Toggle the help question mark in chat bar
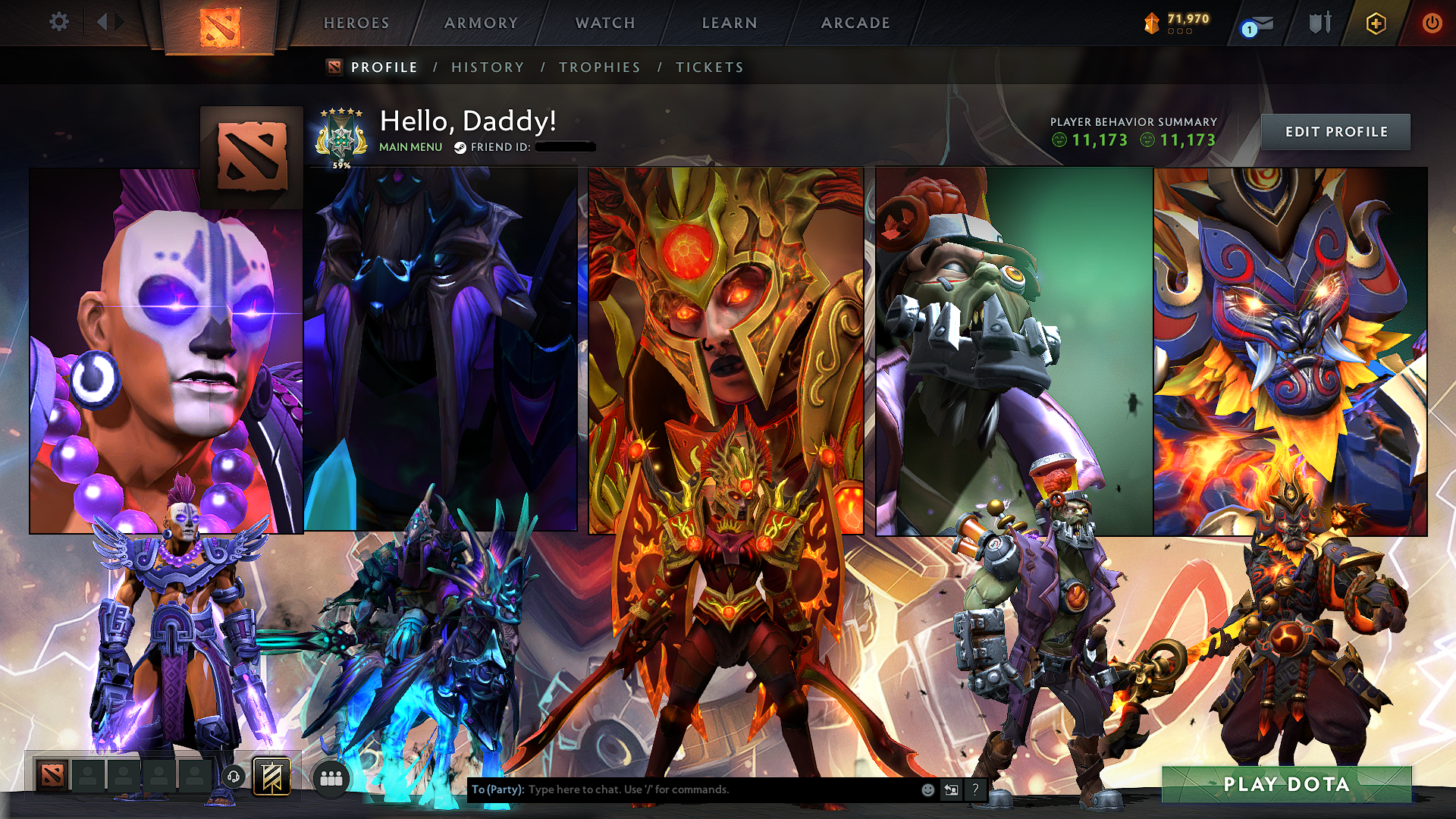 pos(974,789)
